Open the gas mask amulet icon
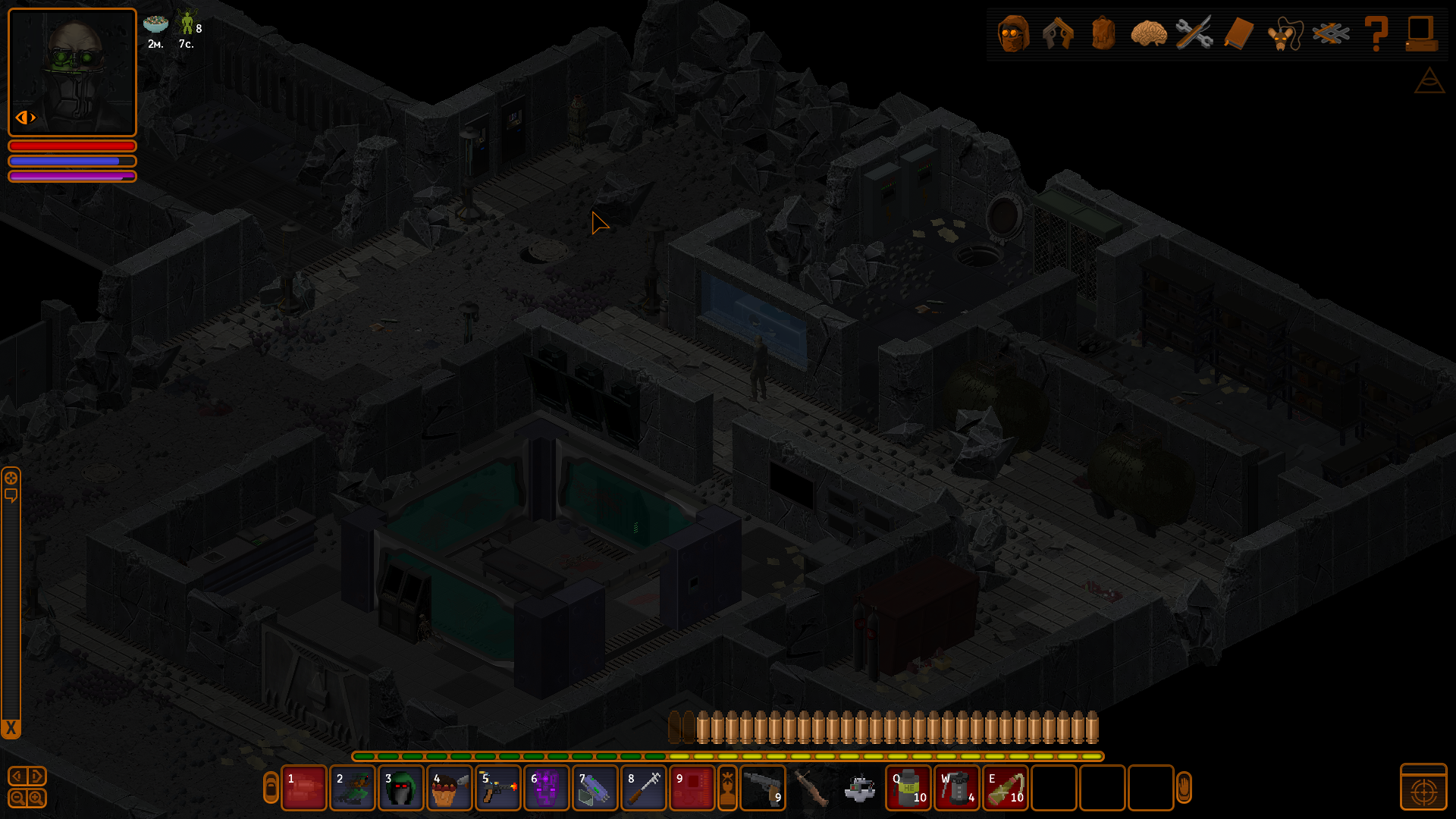The width and height of the screenshot is (1456, 819). [x=1284, y=33]
